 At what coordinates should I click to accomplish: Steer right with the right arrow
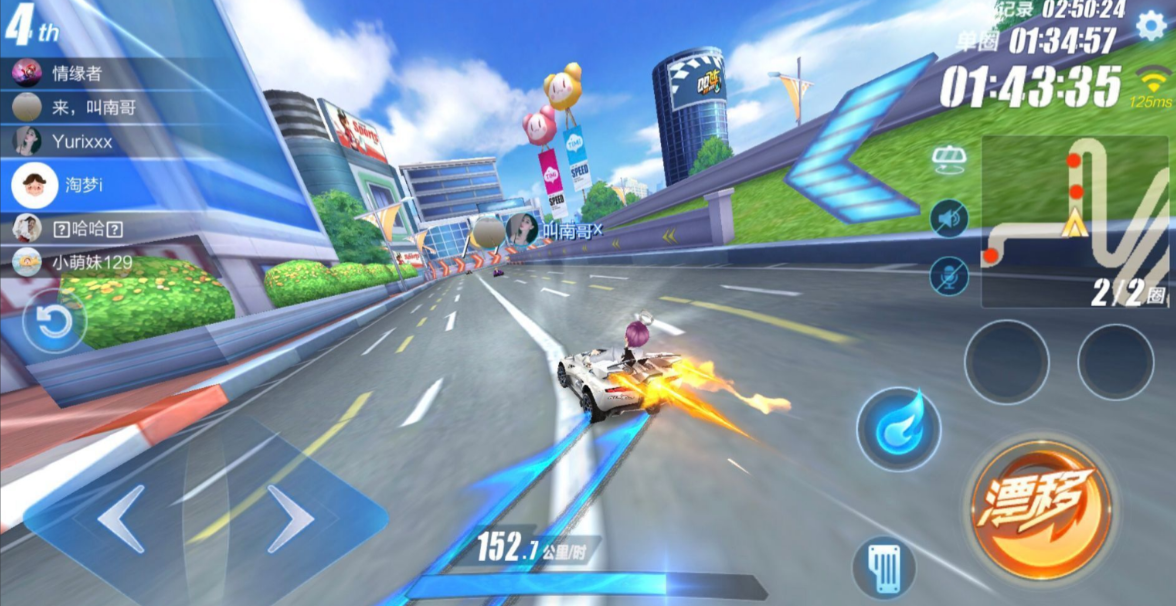[288, 518]
